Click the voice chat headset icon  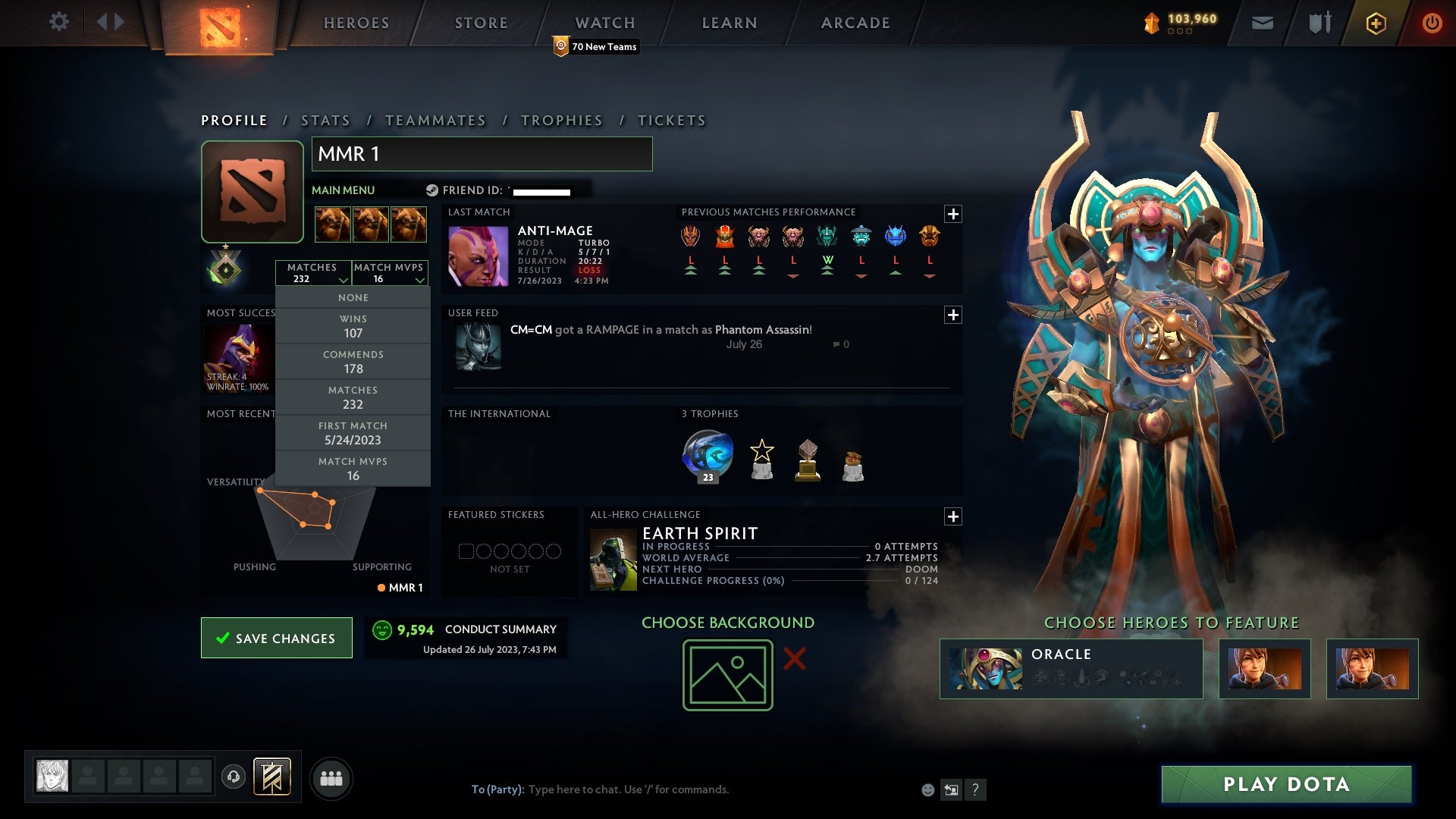pos(234,777)
